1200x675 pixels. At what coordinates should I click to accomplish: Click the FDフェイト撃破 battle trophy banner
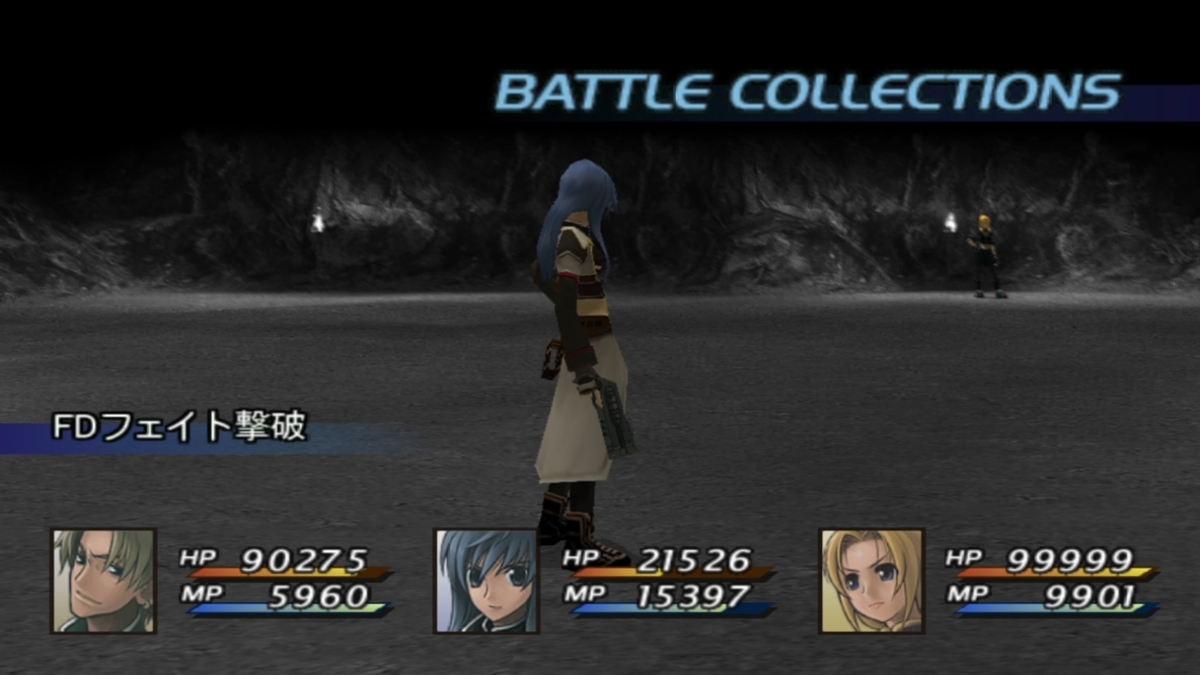[x=180, y=431]
